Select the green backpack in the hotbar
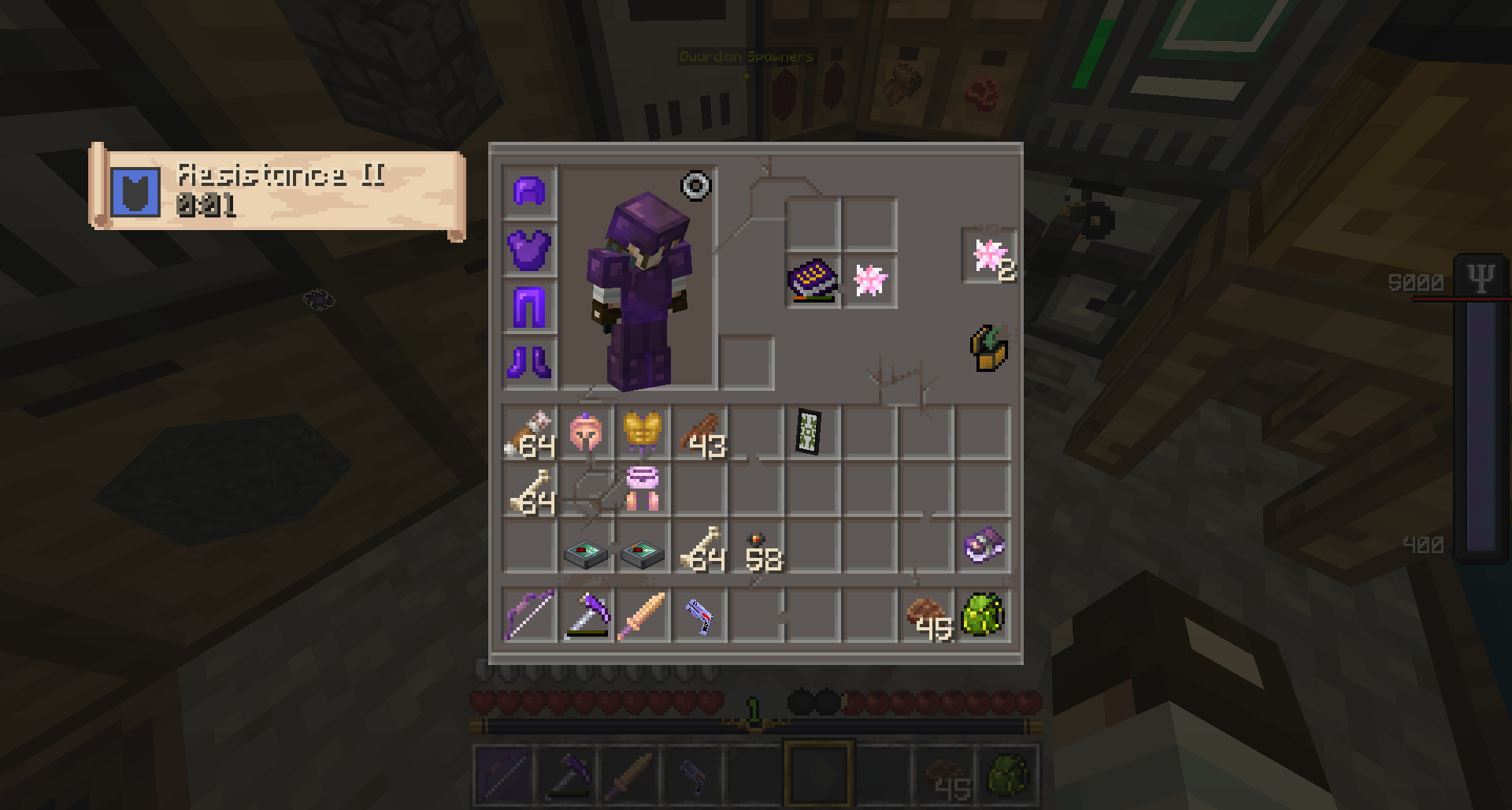The image size is (1512, 810). 984,615
